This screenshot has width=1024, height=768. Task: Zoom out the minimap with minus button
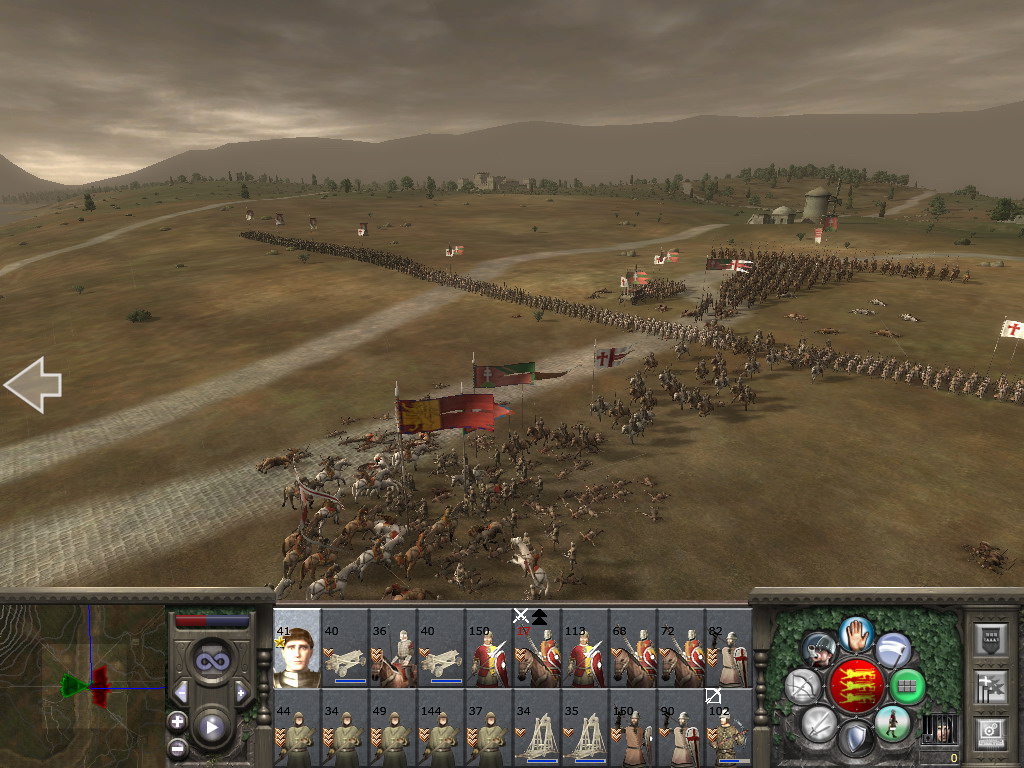click(177, 746)
